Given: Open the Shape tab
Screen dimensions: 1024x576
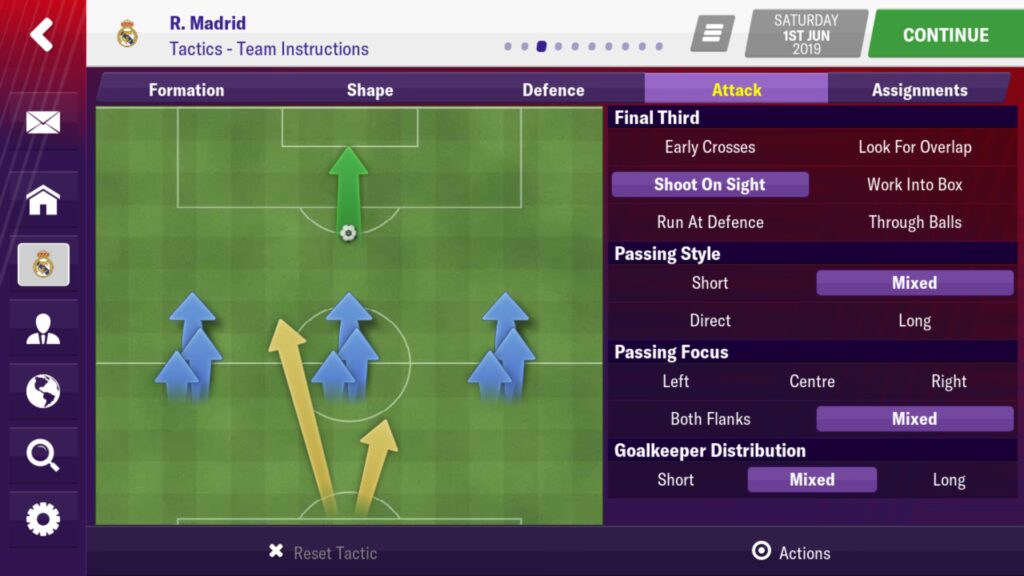Looking at the screenshot, I should 369,90.
